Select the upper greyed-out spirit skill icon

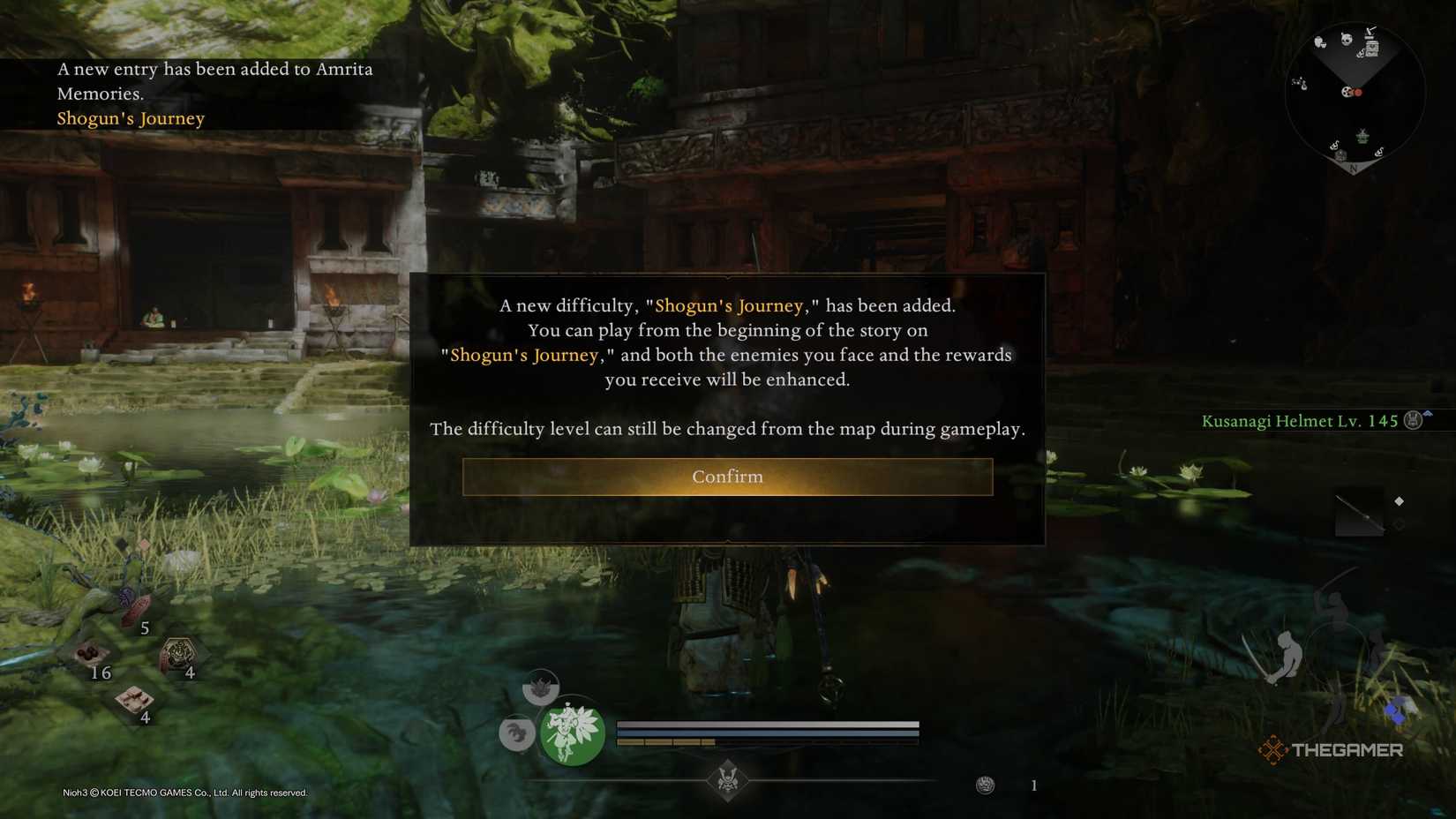point(540,686)
